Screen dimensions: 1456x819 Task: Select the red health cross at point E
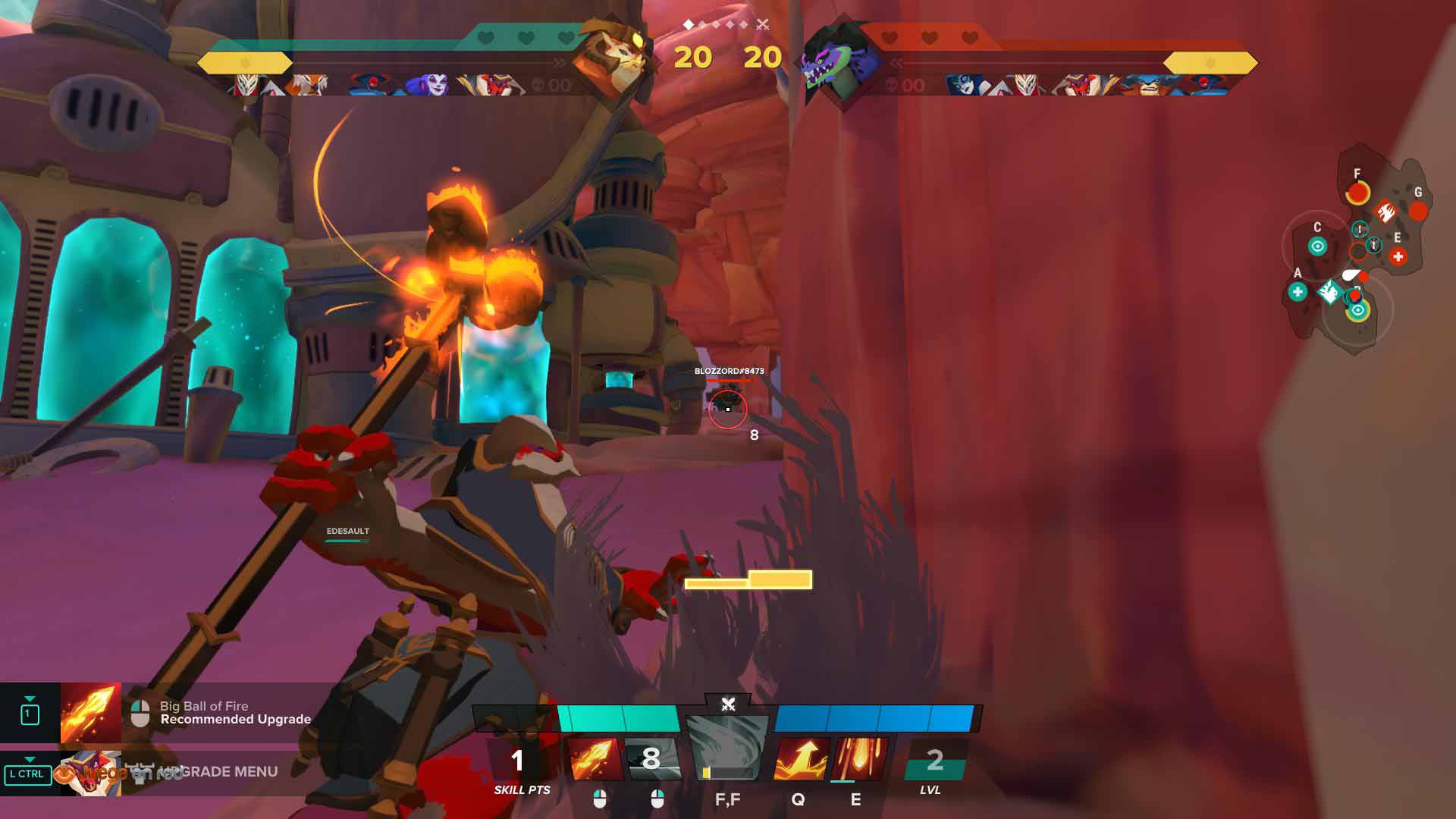[x=1398, y=257]
